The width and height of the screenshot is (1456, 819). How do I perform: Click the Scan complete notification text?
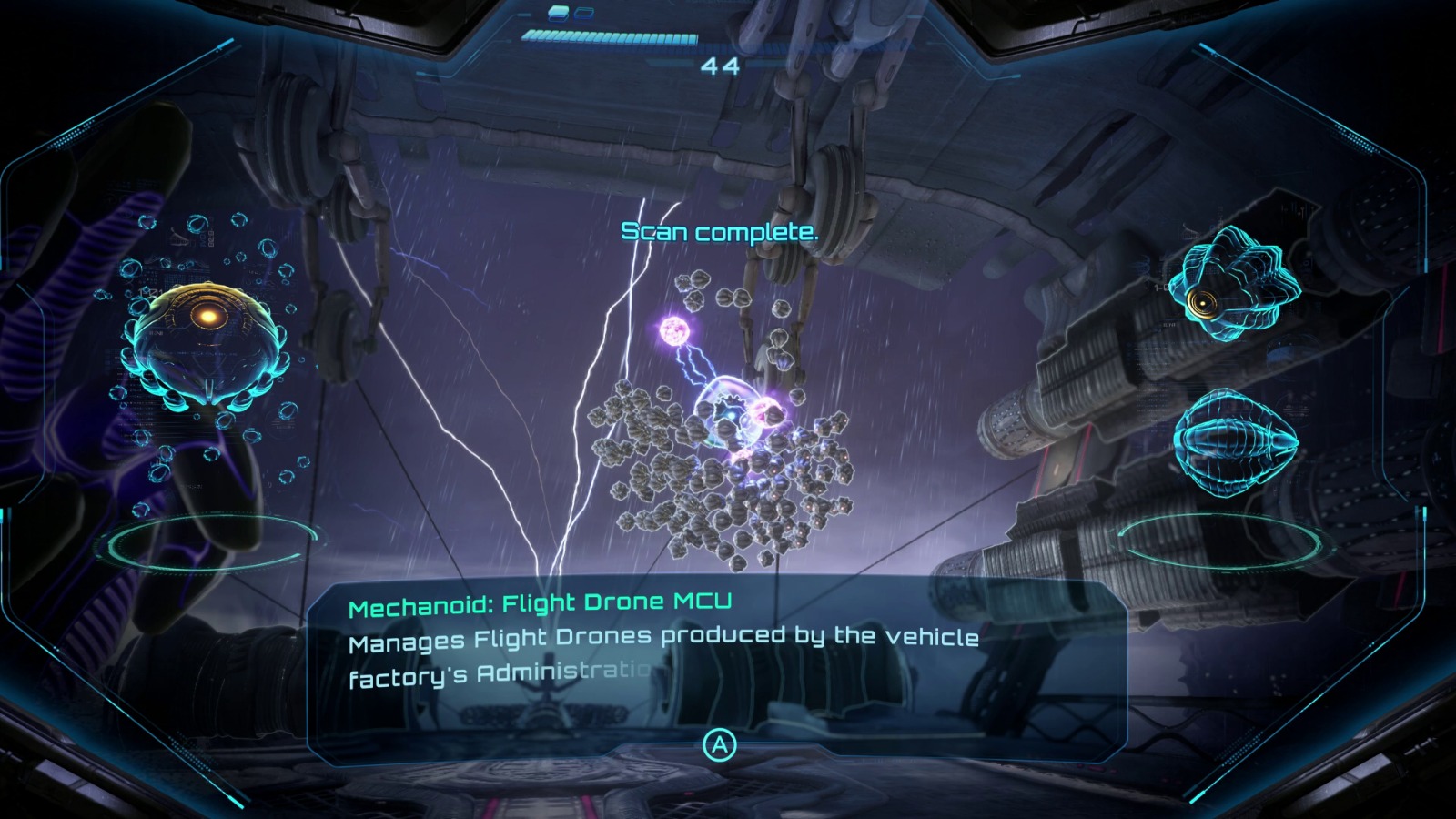pyautogui.click(x=720, y=232)
